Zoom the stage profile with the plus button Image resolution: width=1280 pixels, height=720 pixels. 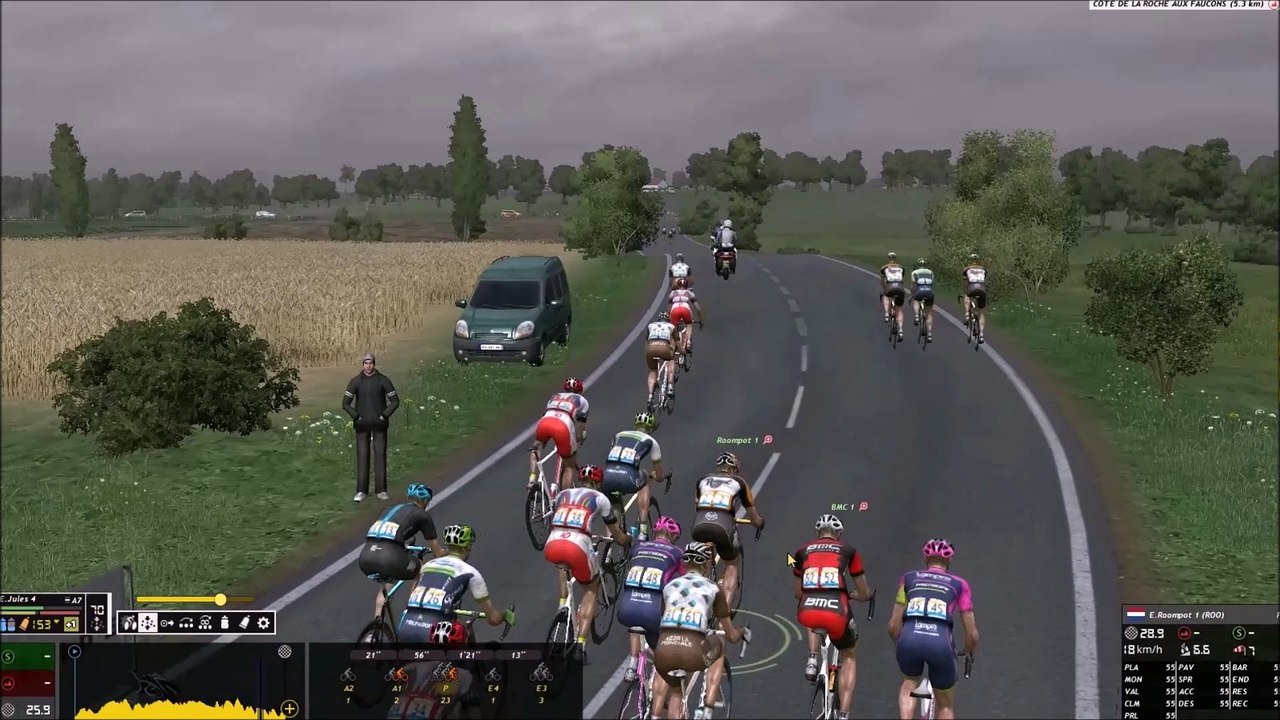coord(289,709)
